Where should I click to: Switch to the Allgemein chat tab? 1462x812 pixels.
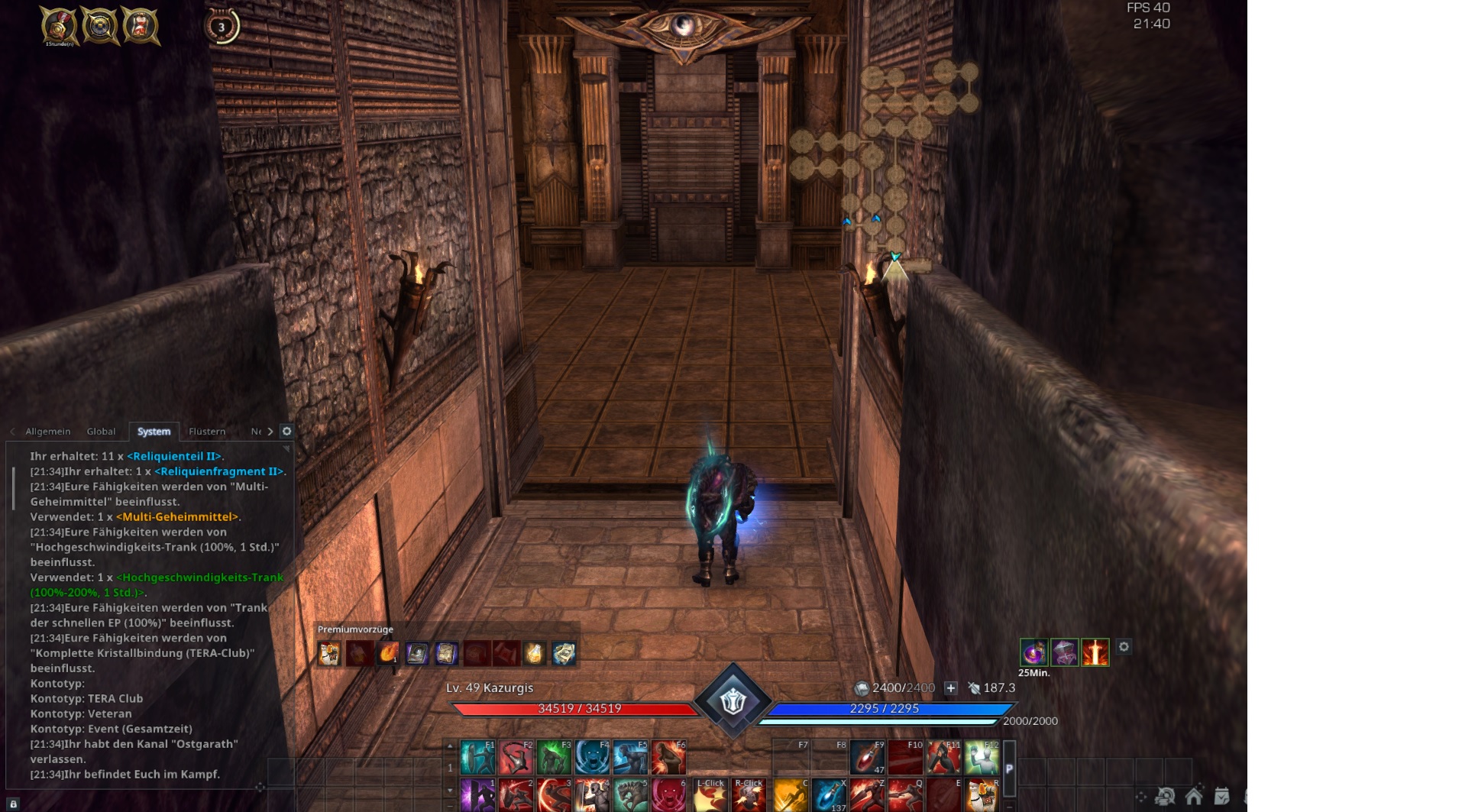(x=47, y=432)
